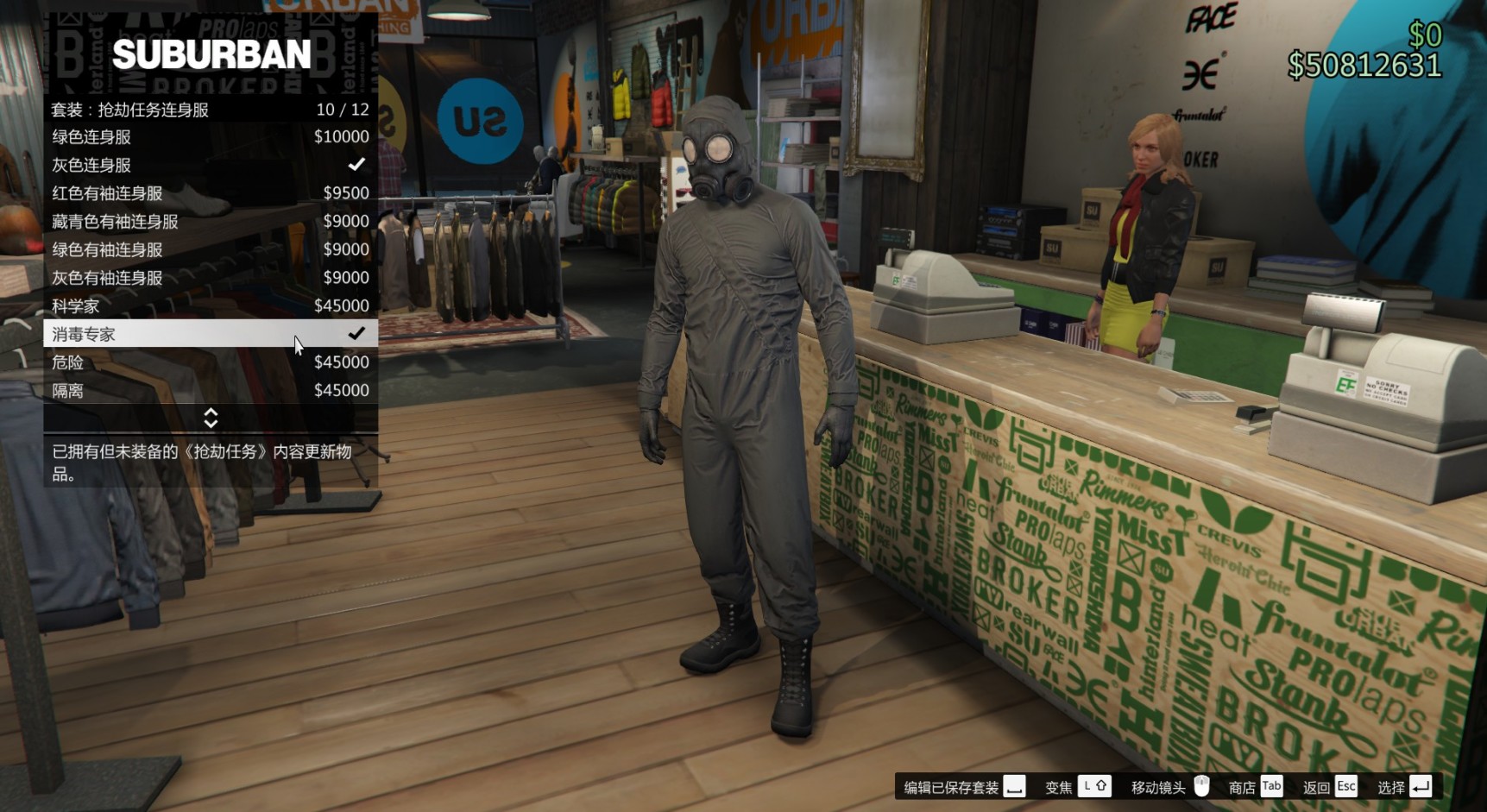This screenshot has height=812, width=1487.
Task: Choose the owned 灰色连身服 outfit
Action: pos(210,165)
